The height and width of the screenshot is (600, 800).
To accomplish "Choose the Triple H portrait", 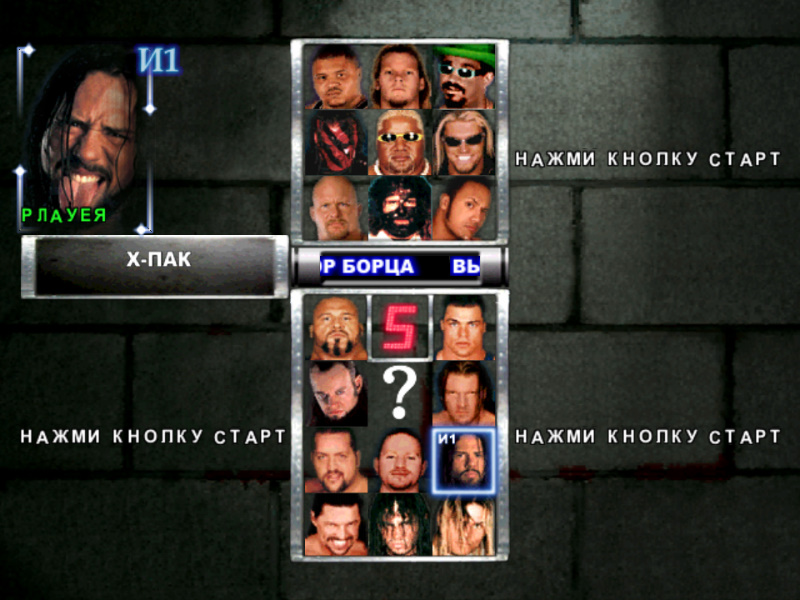I will 464,393.
